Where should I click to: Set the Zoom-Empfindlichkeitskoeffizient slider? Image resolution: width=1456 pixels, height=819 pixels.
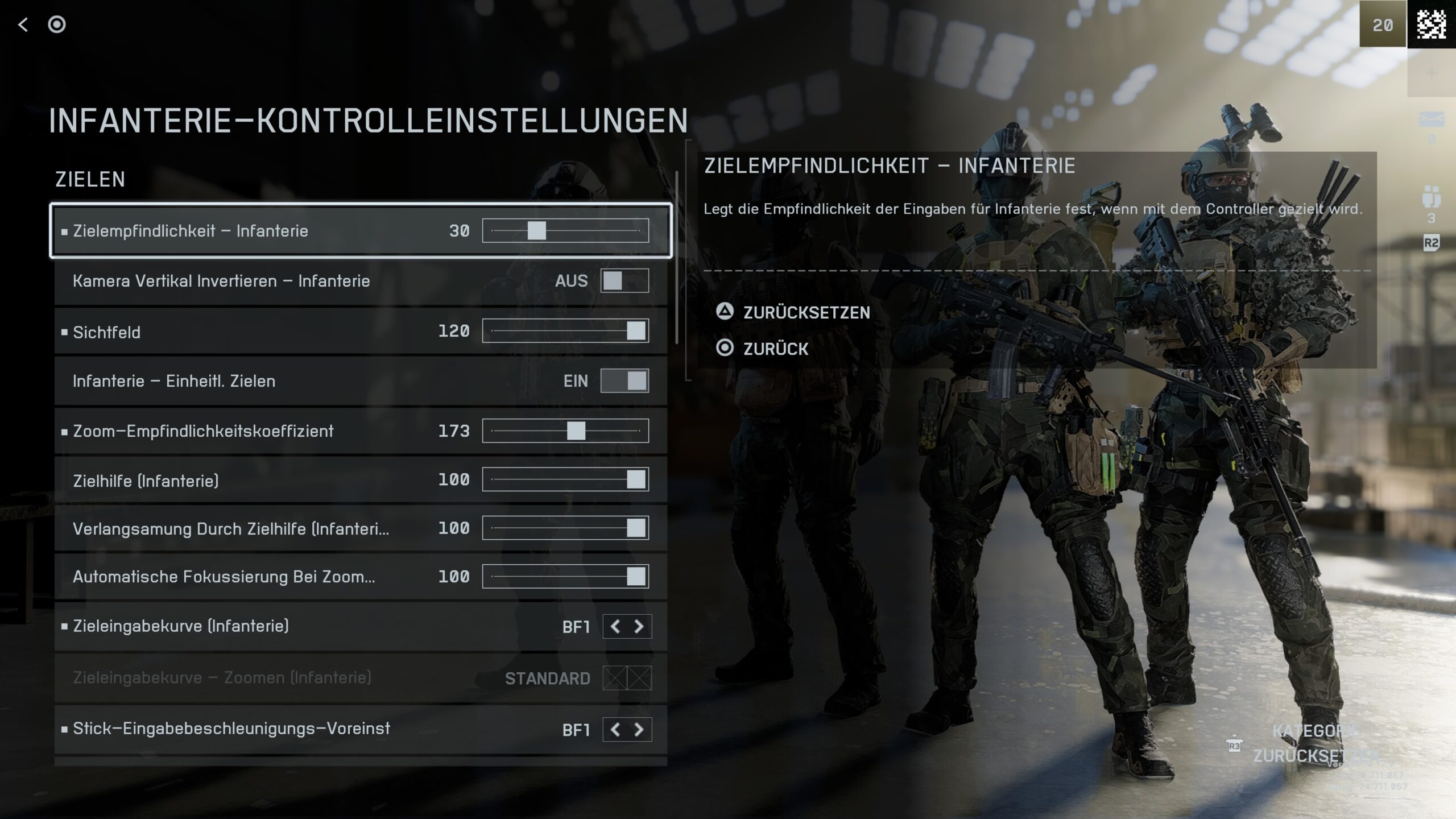pos(576,431)
